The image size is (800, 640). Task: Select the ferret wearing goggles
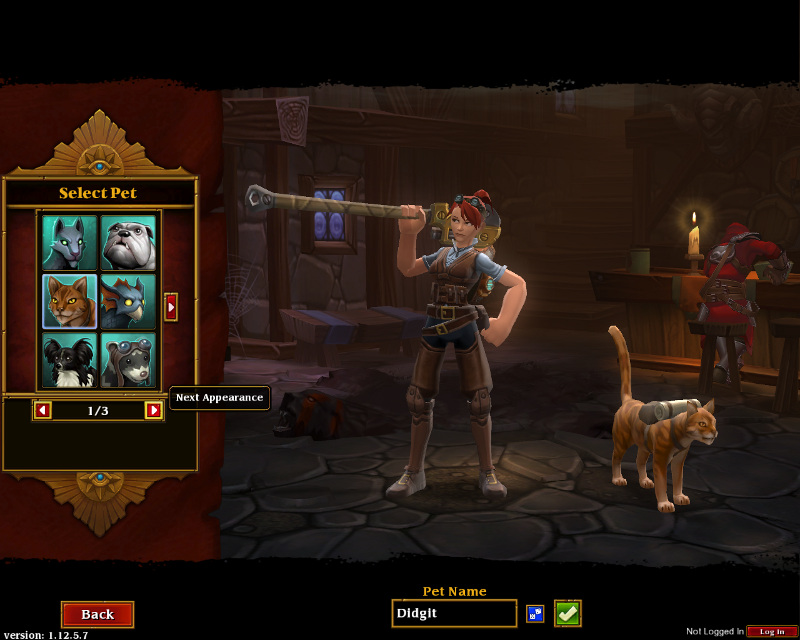[128, 360]
